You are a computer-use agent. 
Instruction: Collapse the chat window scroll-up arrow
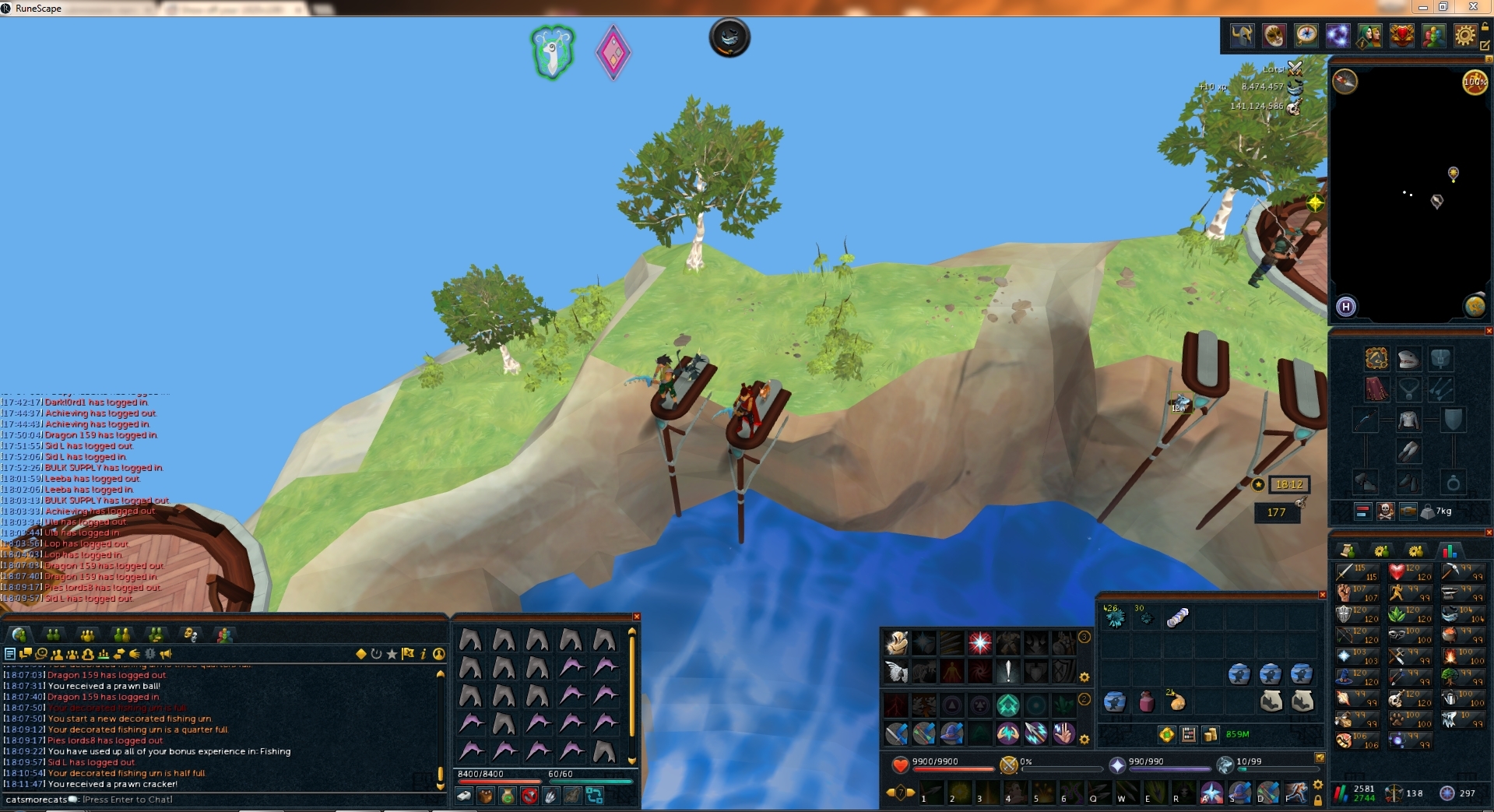point(441,675)
